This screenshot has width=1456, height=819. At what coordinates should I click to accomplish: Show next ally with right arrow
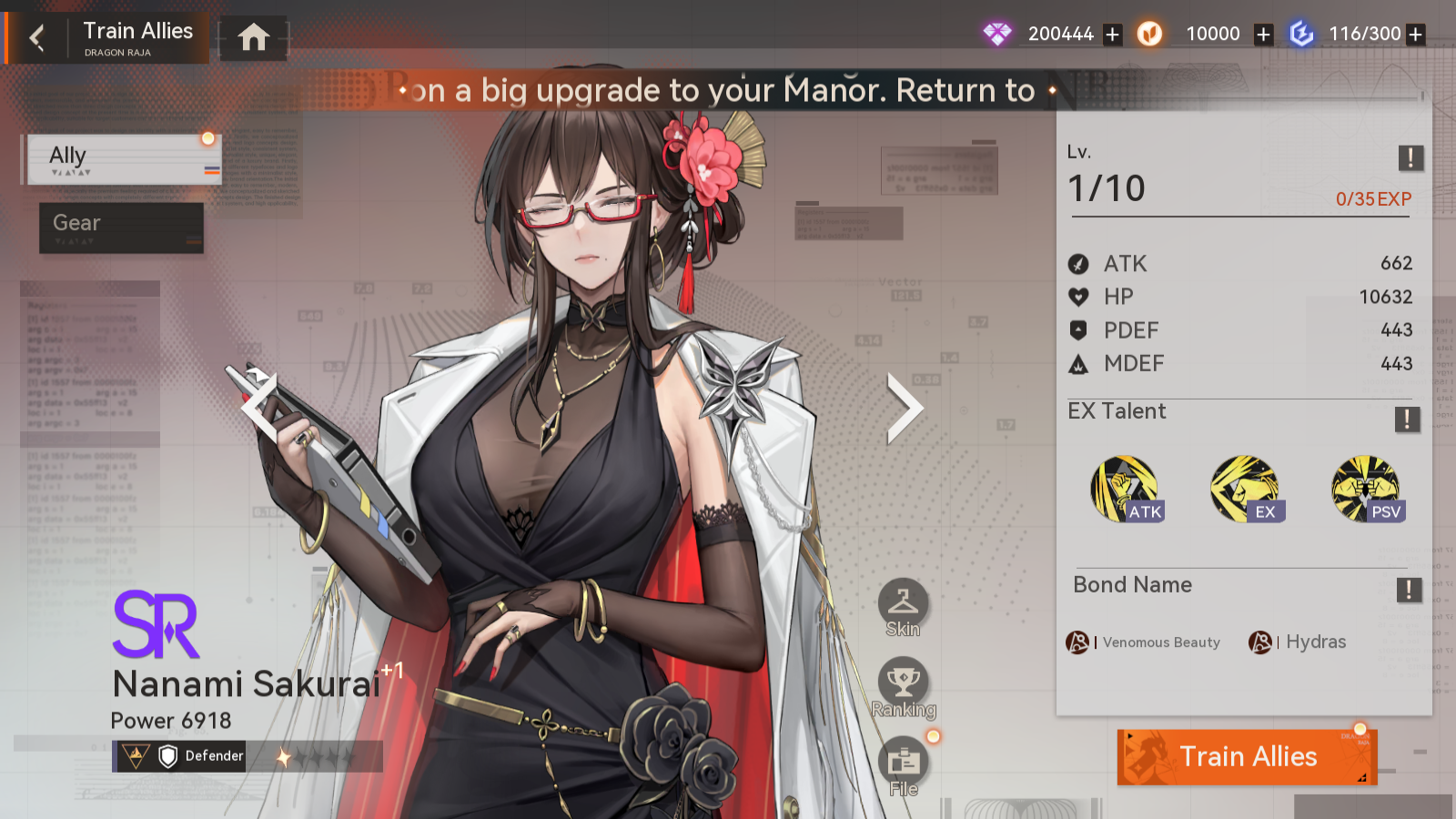click(x=905, y=409)
